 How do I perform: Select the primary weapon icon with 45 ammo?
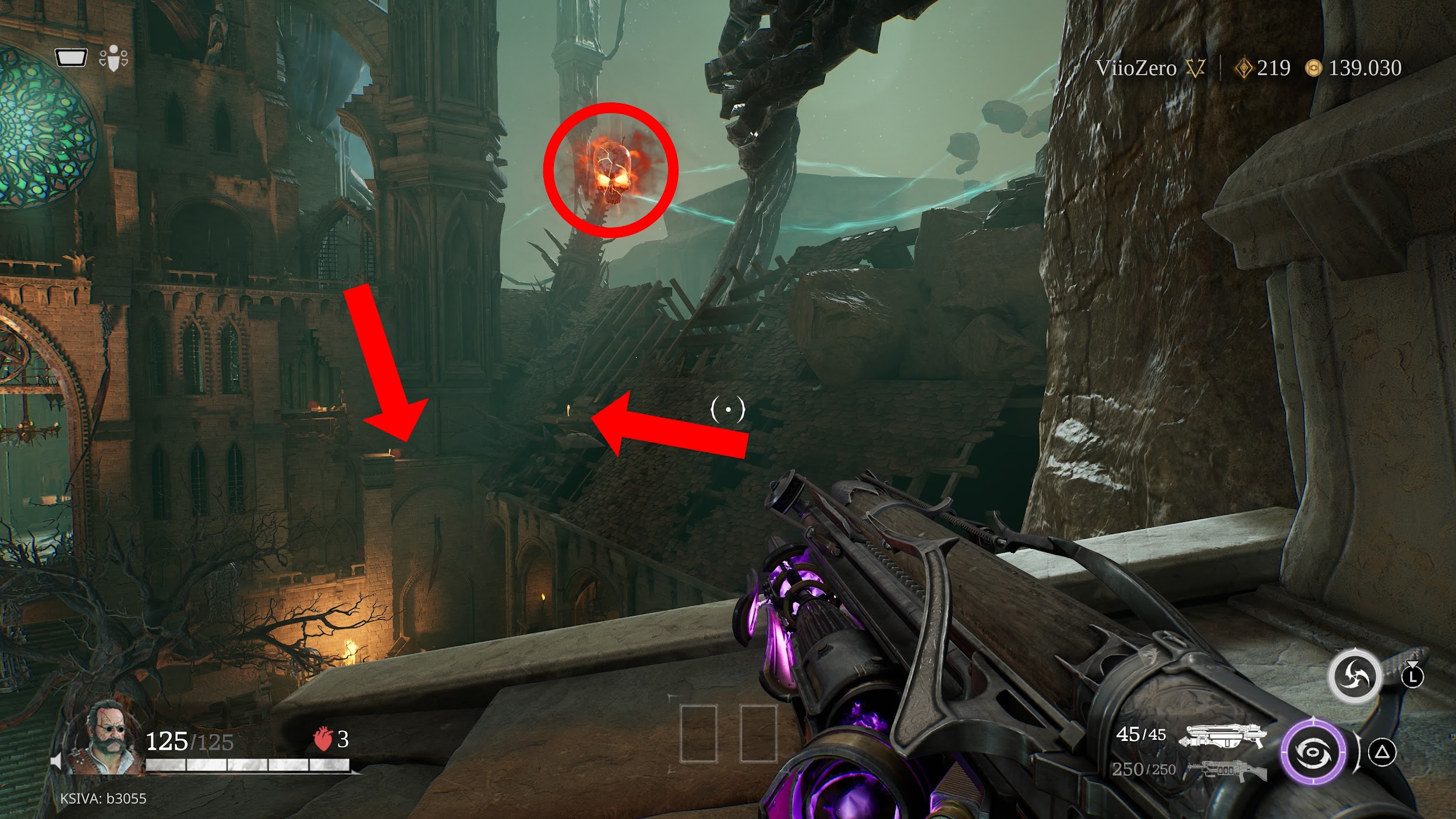1222,737
